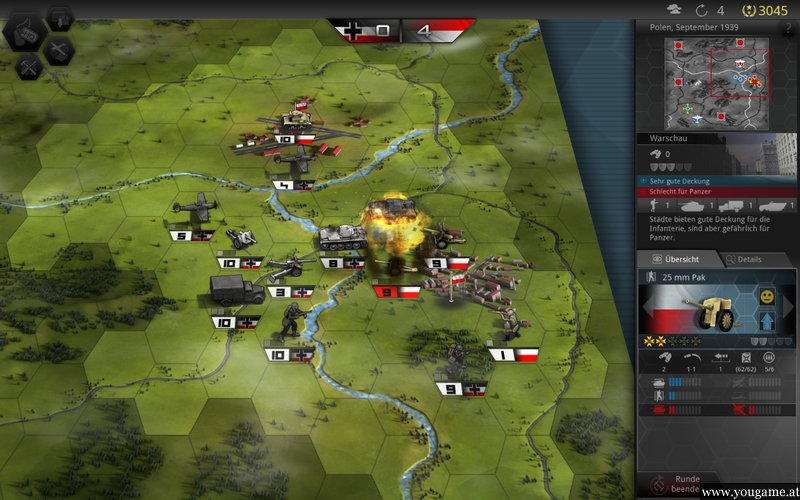Open help with the question mark
The width and height of the screenshot is (800, 500).
(788, 29)
